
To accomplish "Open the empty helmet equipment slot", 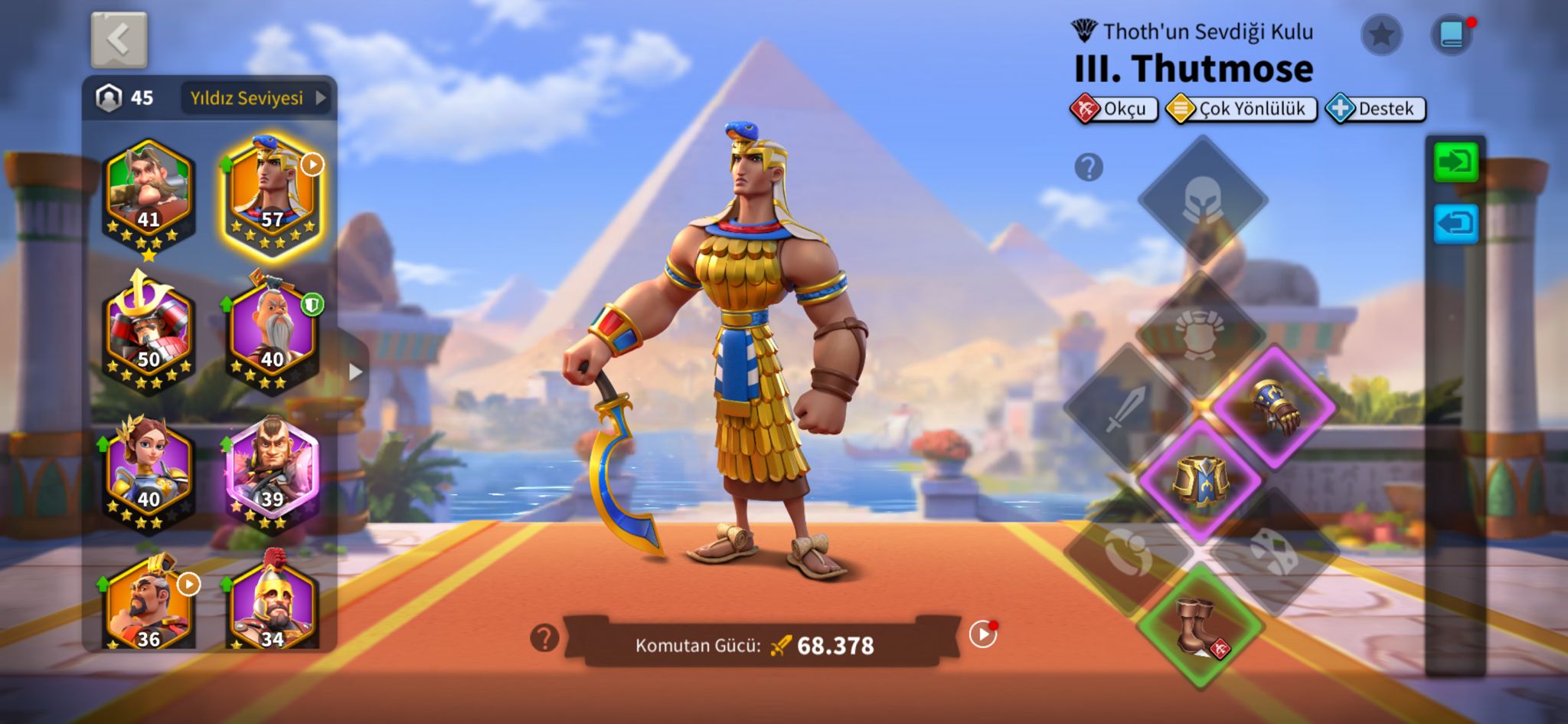I will 1202,199.
